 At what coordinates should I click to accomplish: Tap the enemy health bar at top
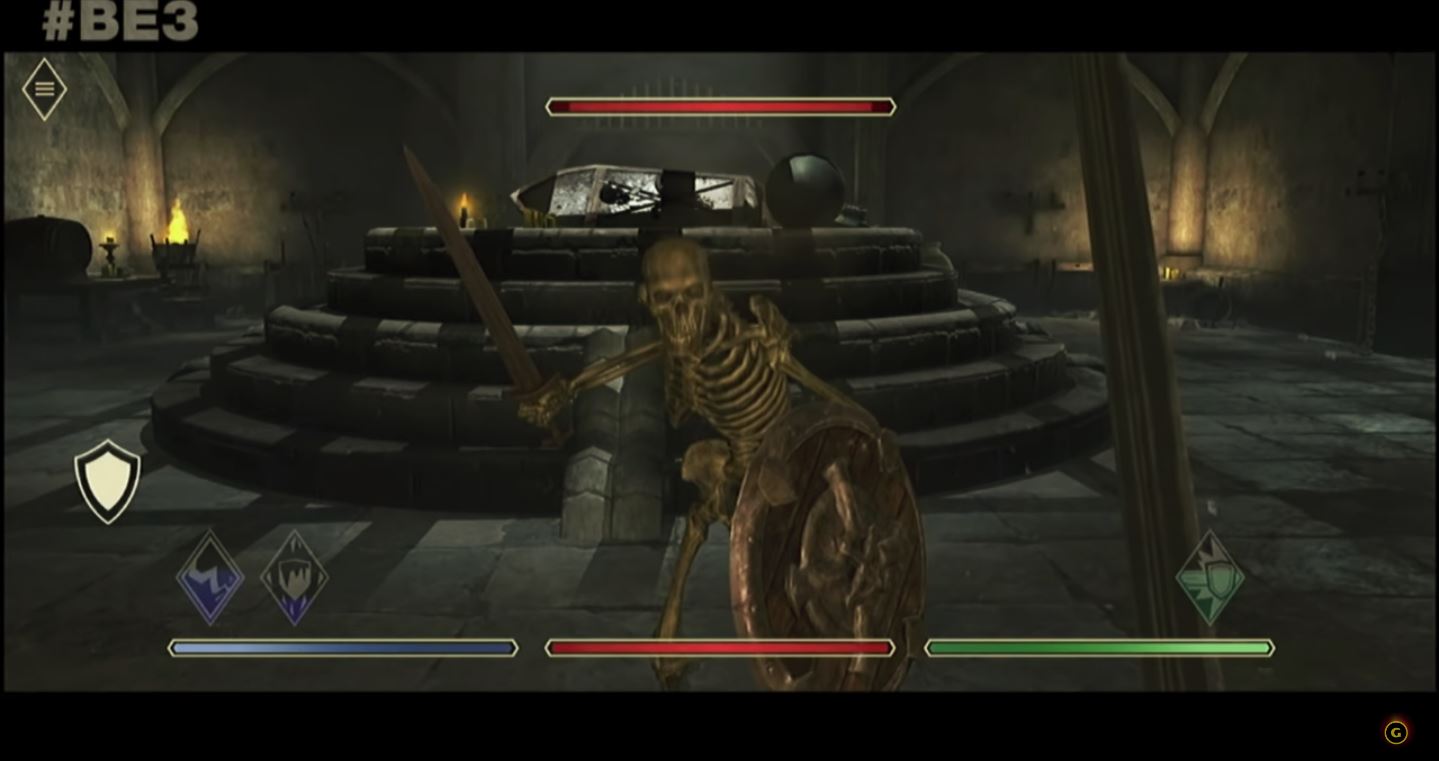coord(719,105)
